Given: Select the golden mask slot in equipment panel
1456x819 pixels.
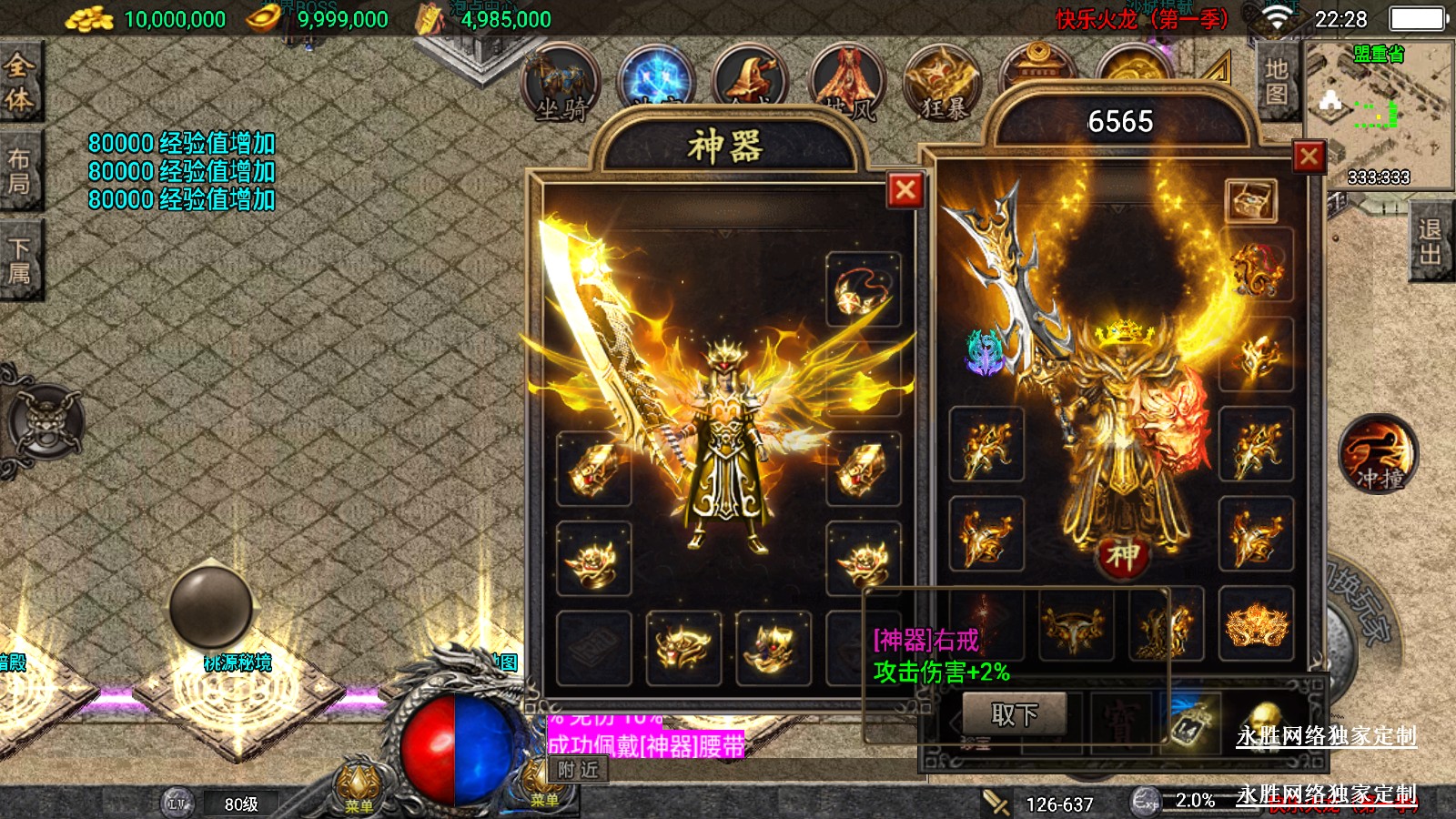Looking at the screenshot, I should (x=1256, y=624).
